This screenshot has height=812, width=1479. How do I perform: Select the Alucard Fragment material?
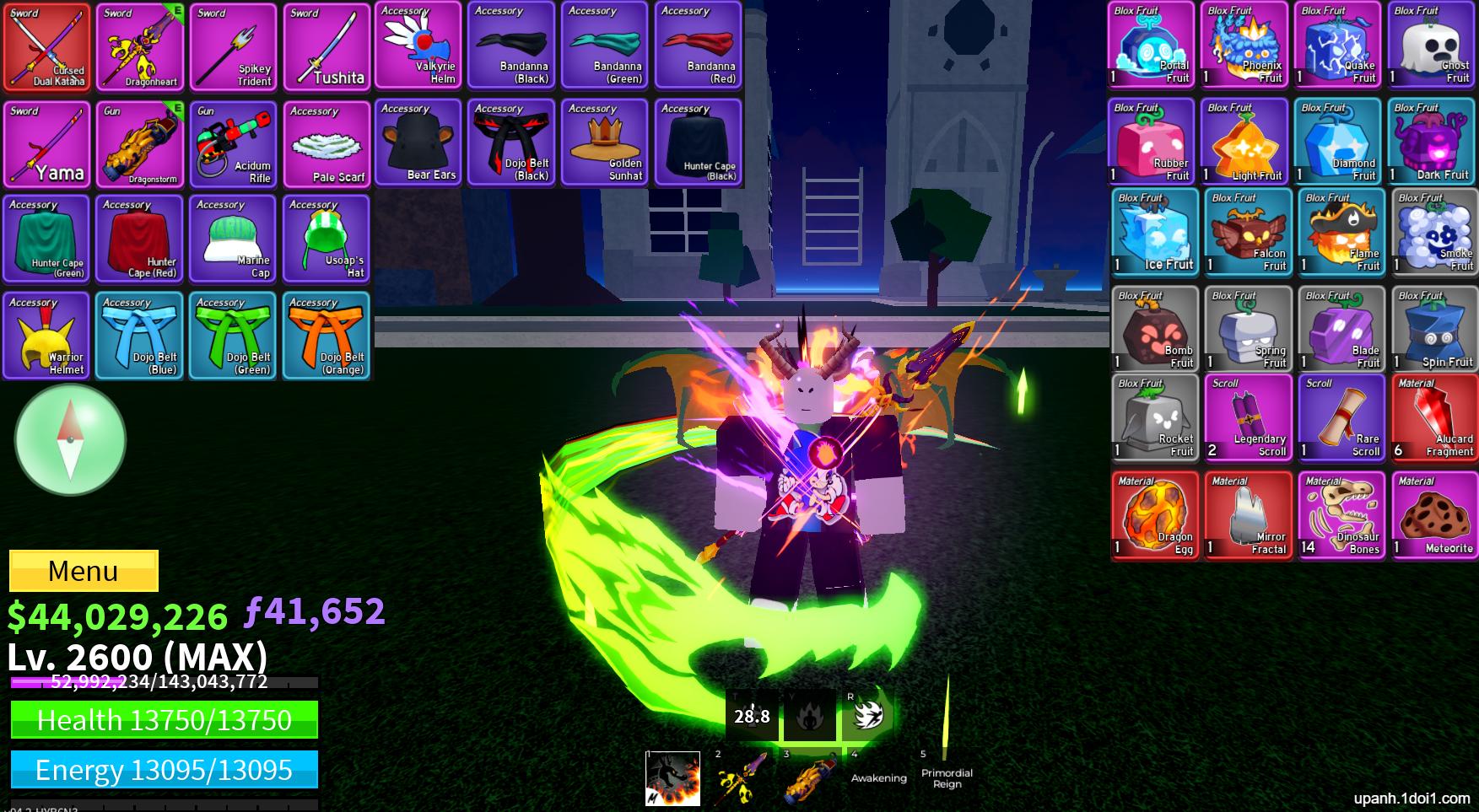[1434, 416]
